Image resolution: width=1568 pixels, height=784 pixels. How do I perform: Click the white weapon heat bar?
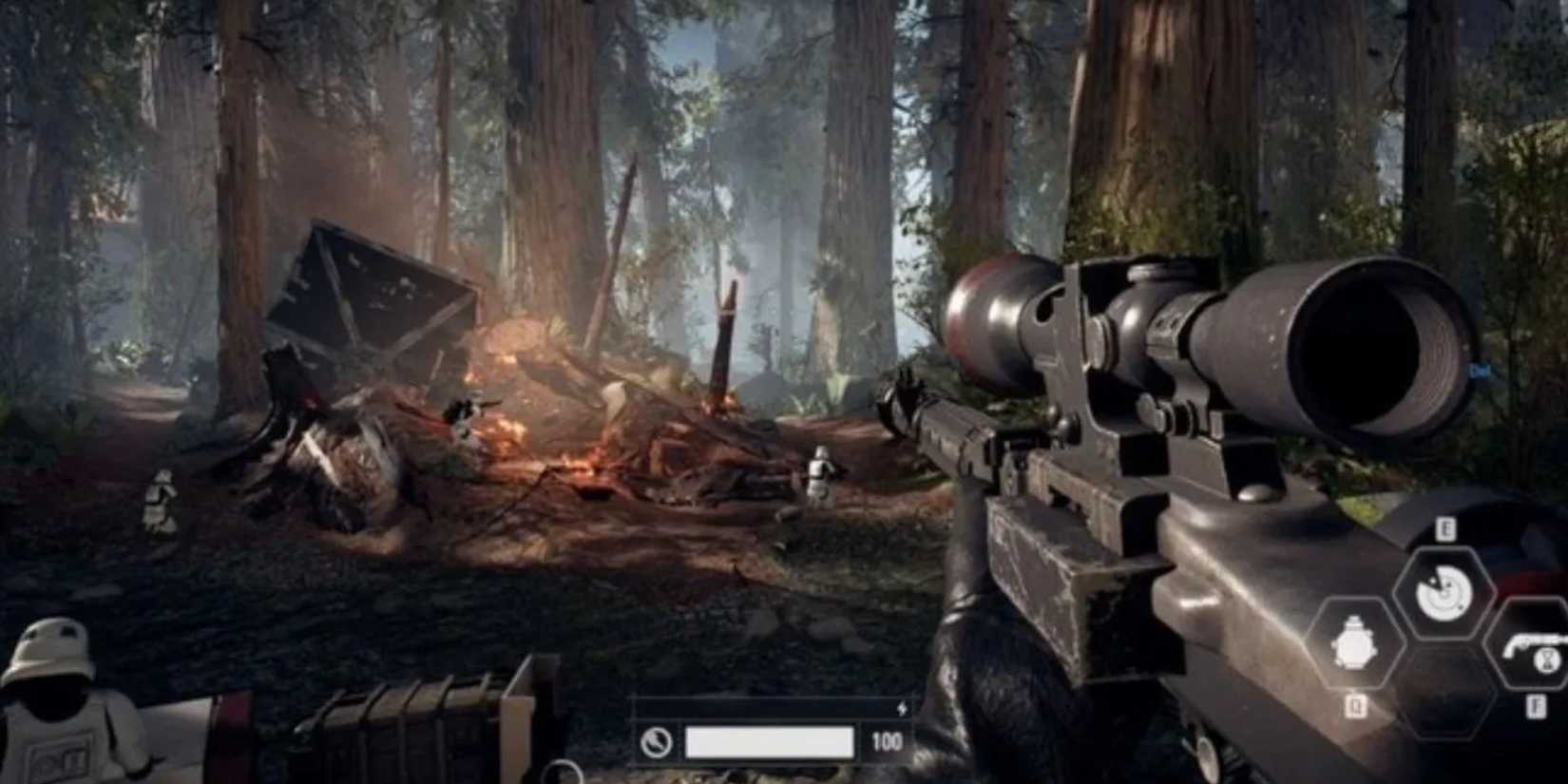click(769, 742)
